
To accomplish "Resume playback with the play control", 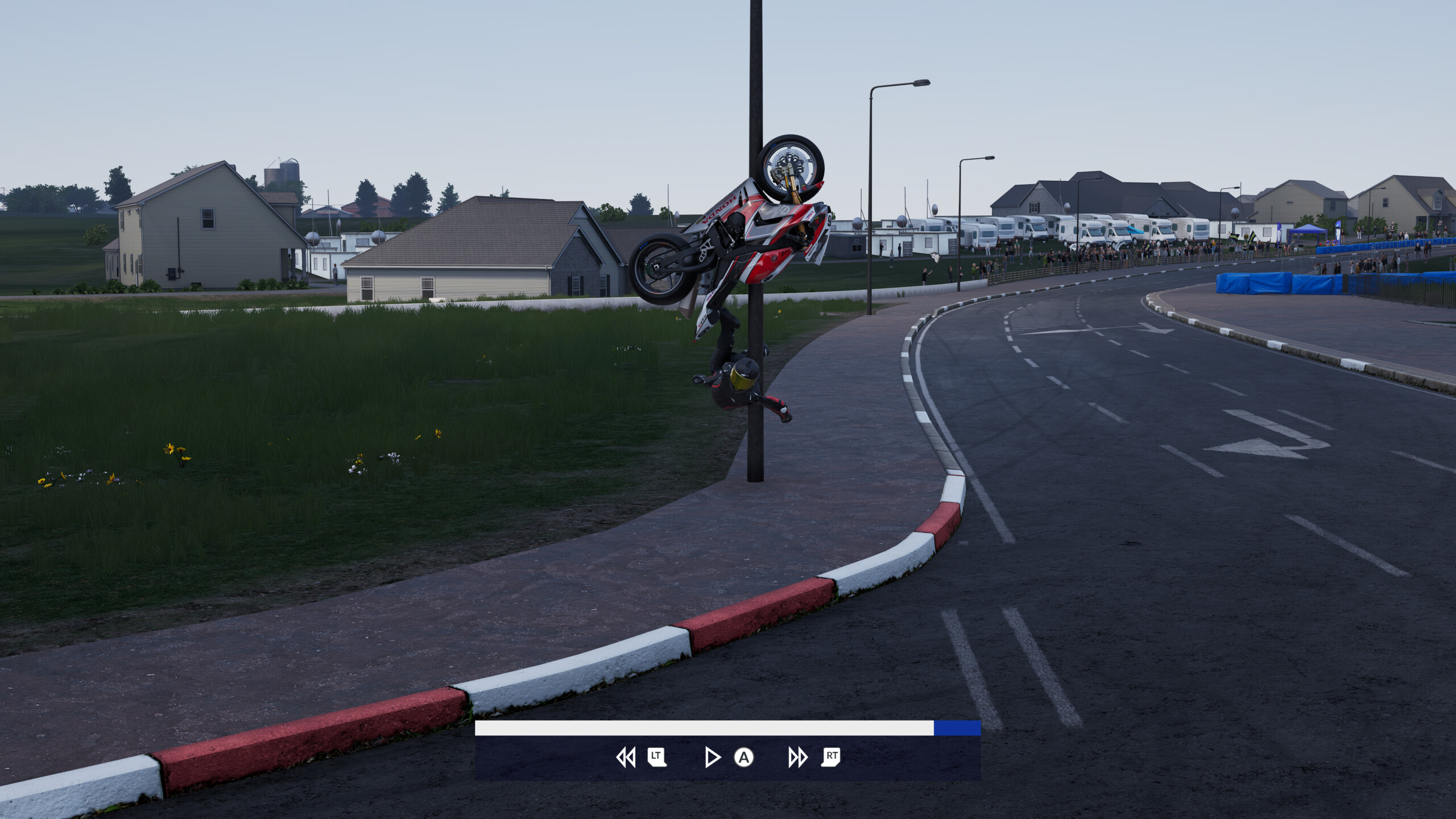I will (x=712, y=758).
